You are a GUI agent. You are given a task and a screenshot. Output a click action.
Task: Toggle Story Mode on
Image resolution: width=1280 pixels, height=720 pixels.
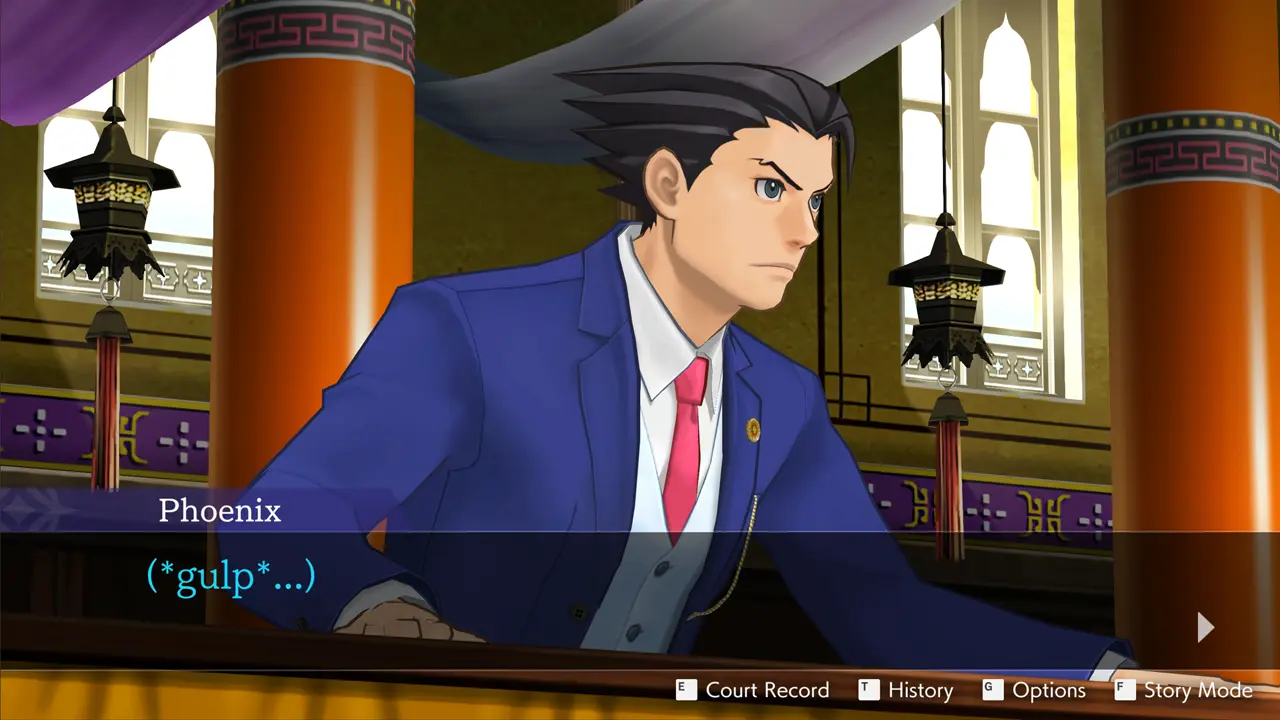[x=1197, y=690]
